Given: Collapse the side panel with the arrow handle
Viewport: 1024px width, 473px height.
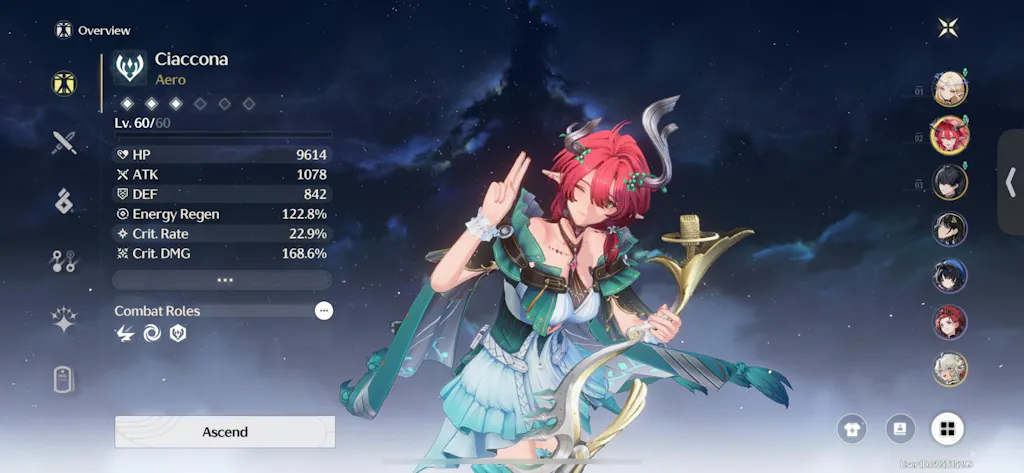Looking at the screenshot, I should pyautogui.click(x=1010, y=182).
